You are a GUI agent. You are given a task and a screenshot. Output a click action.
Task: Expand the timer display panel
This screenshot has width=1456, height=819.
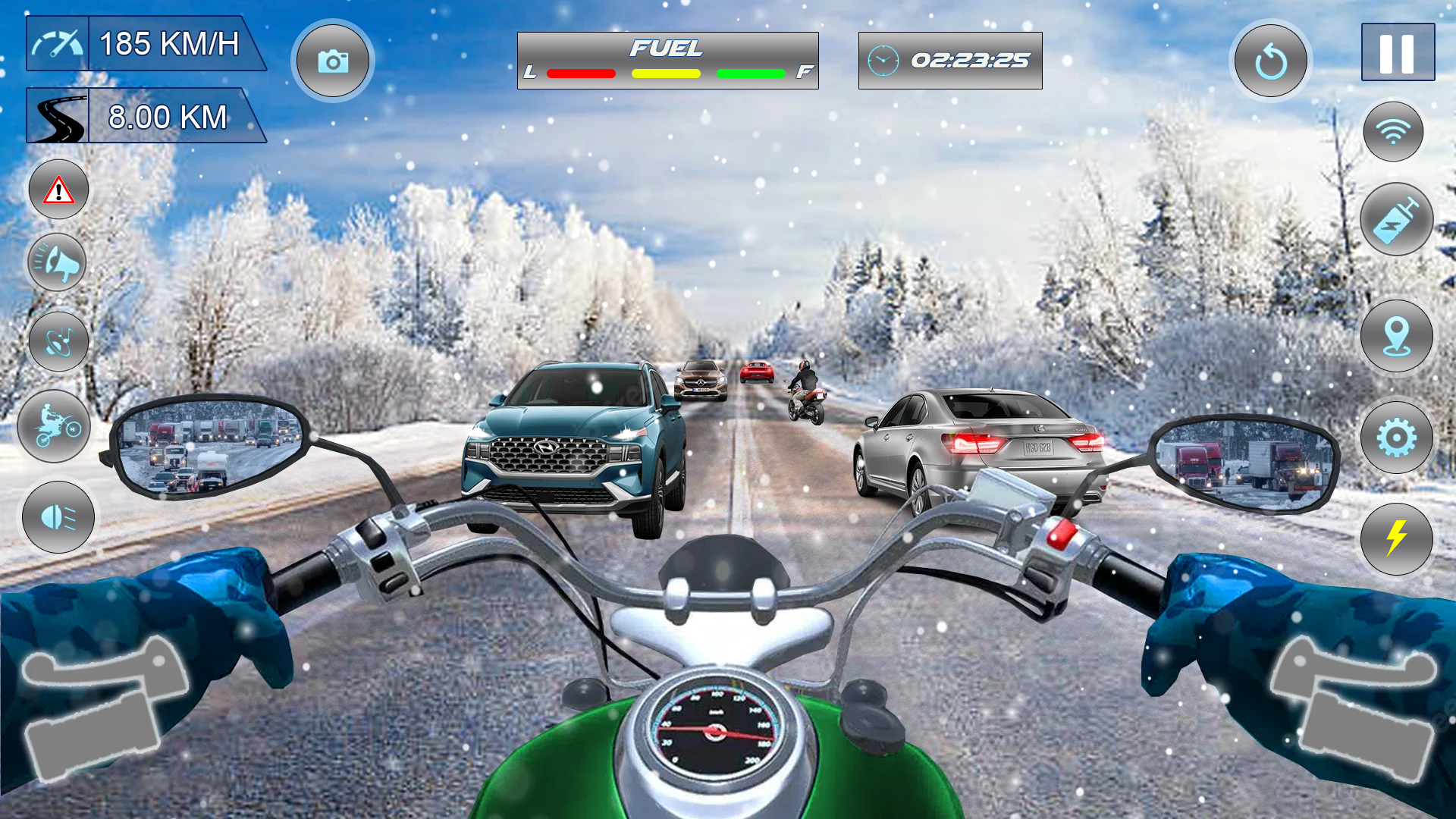pos(951,61)
